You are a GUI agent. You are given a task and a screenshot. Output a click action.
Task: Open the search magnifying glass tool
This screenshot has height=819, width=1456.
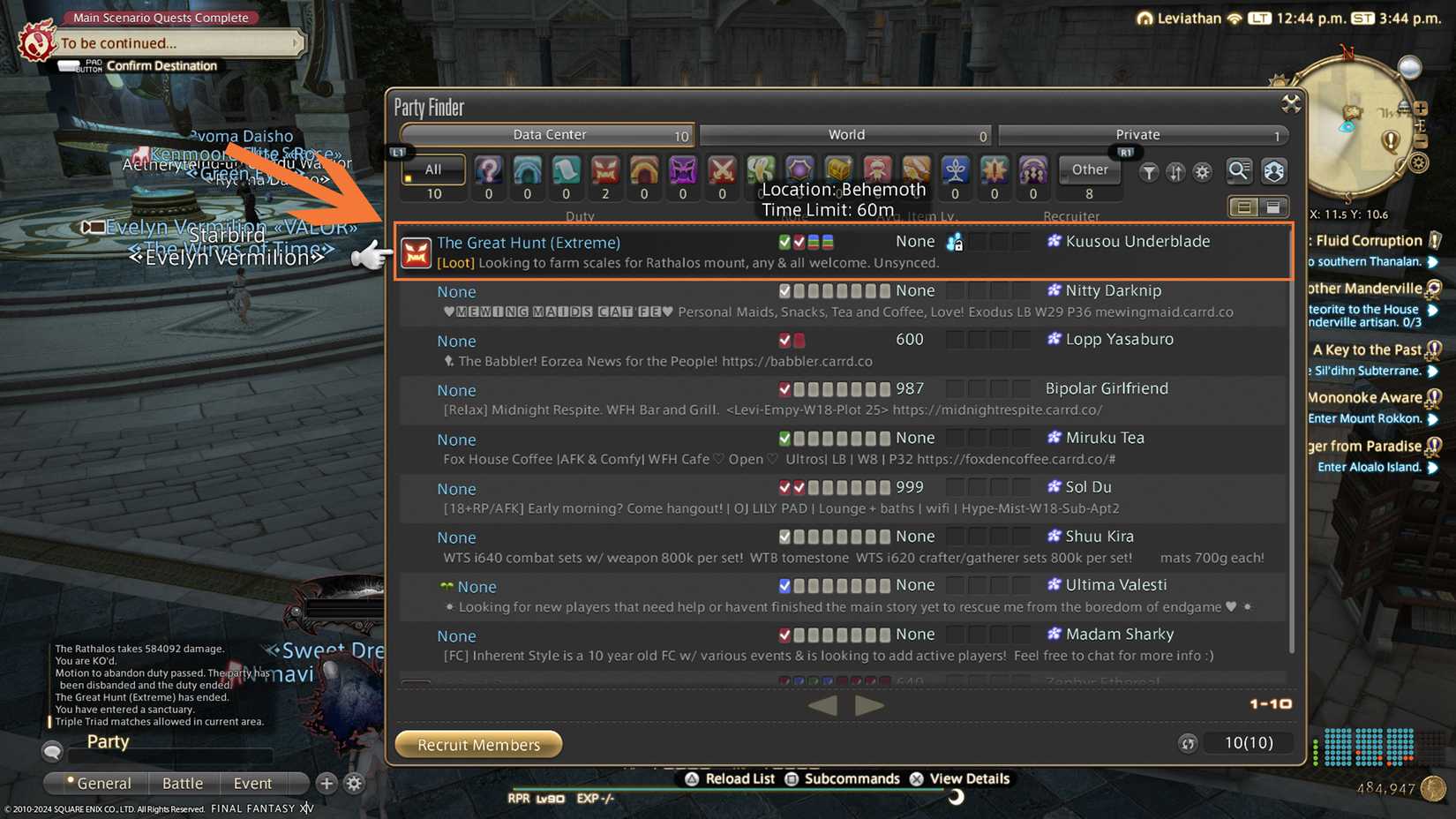1239,172
